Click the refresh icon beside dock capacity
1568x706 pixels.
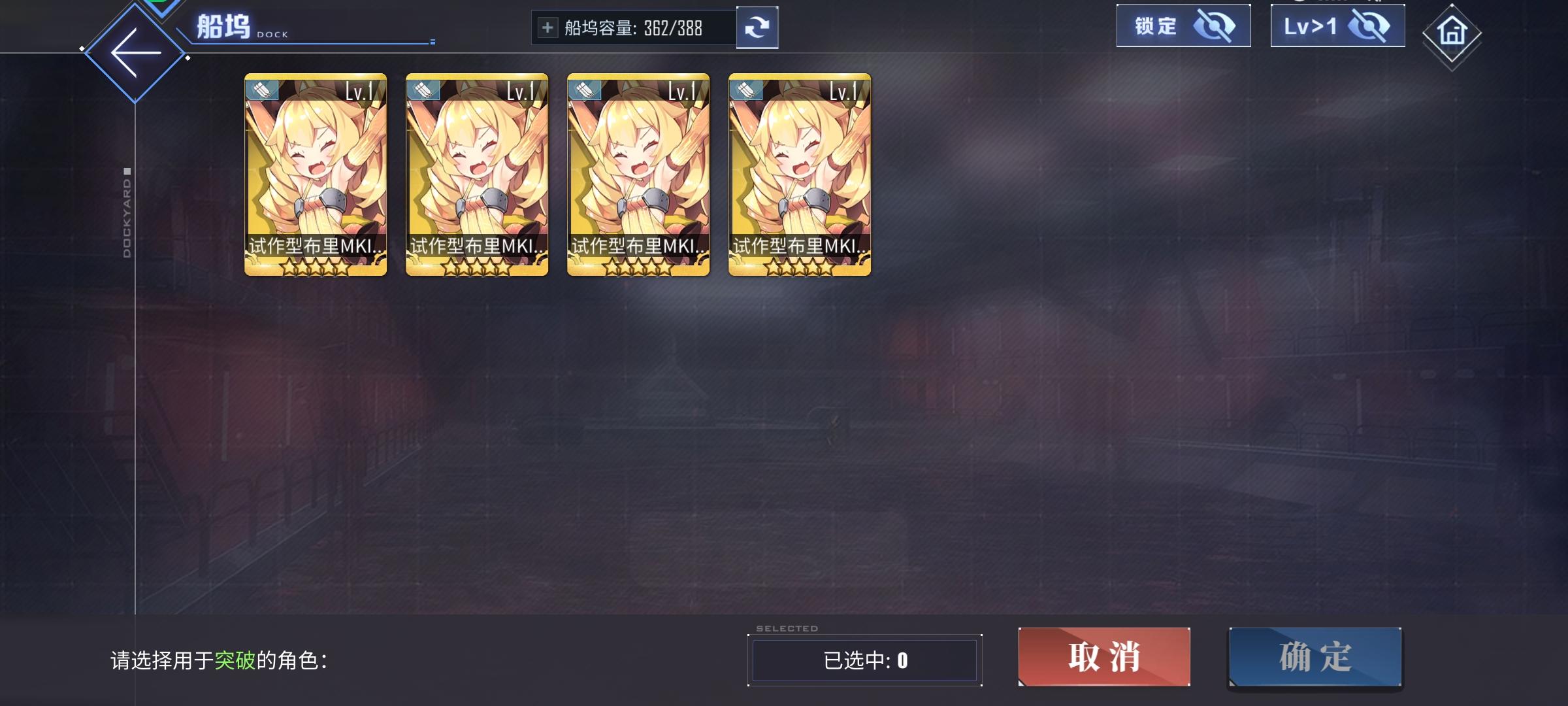pos(758,27)
